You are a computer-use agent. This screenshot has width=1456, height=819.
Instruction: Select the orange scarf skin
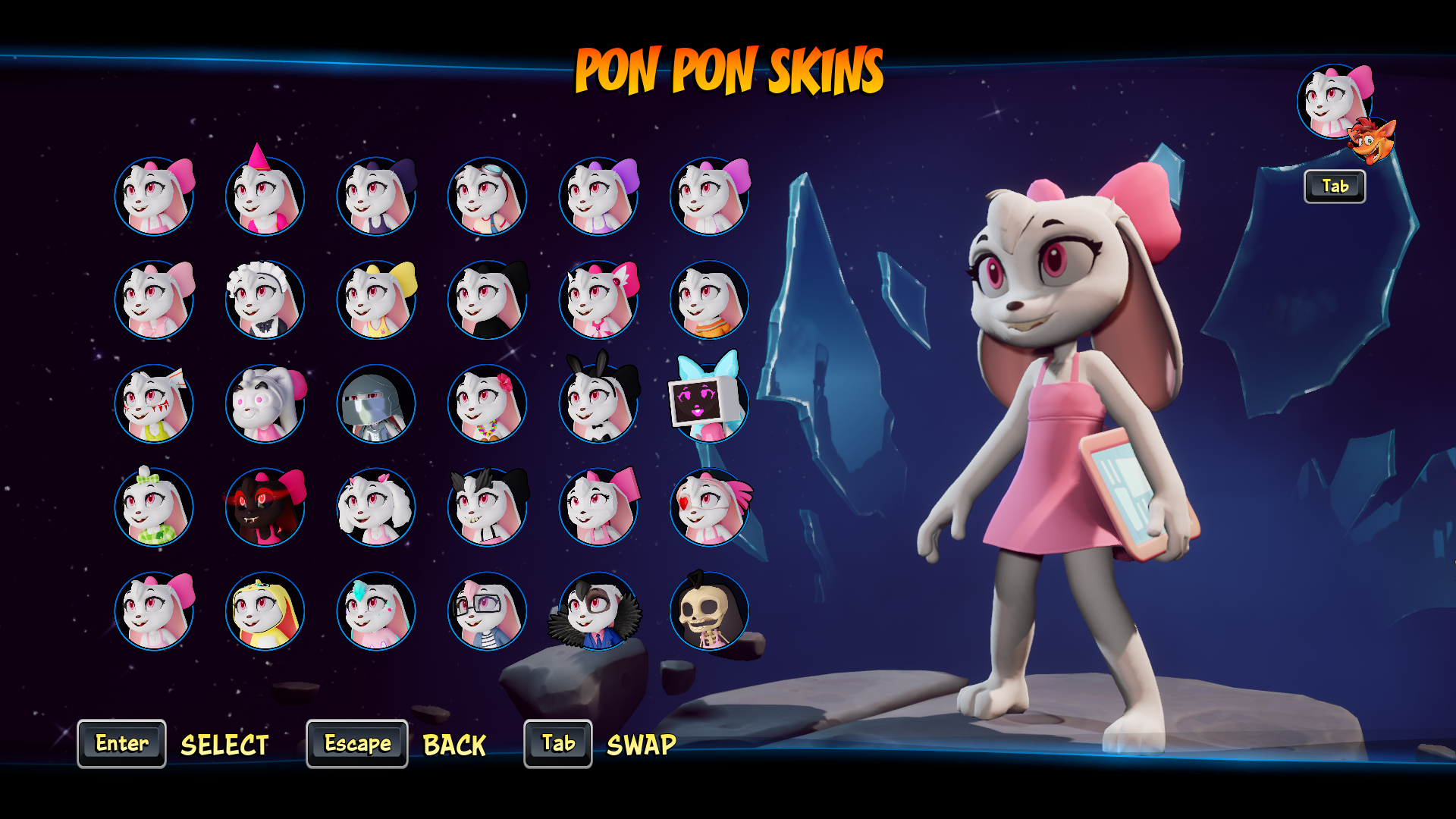click(x=709, y=300)
